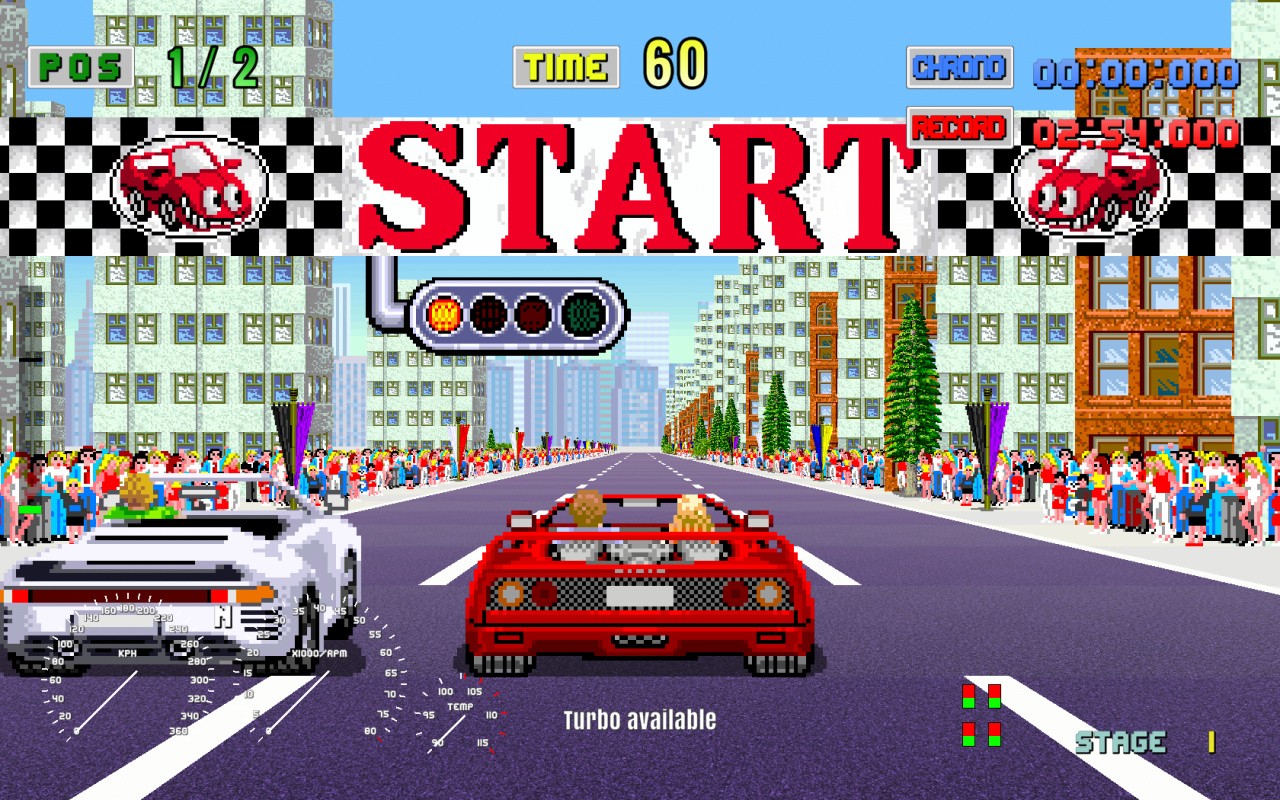The height and width of the screenshot is (800, 1280).
Task: Click the Turbo available message
Action: pos(640,719)
